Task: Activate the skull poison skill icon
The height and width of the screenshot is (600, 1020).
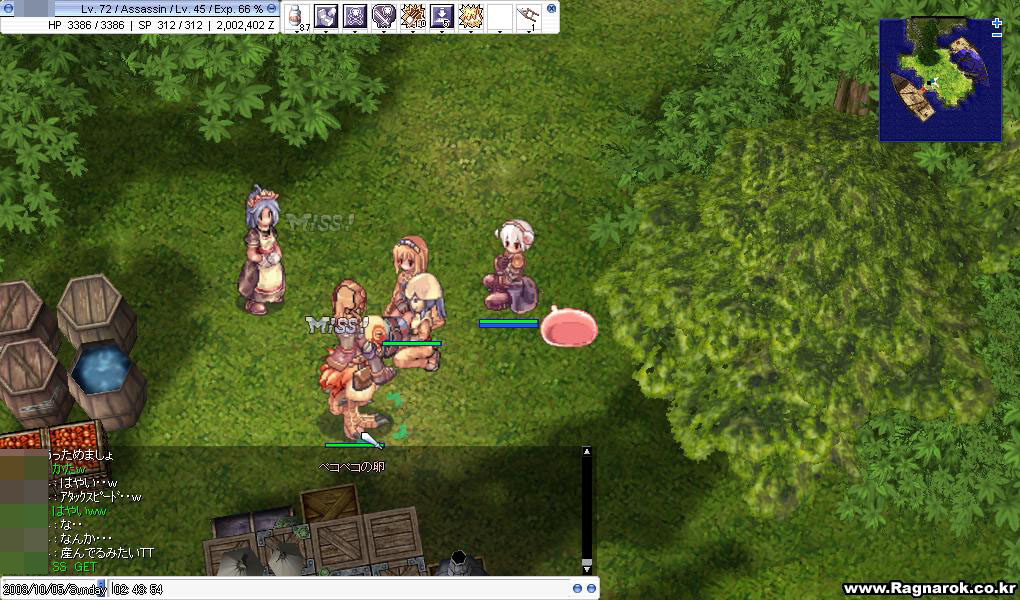Action: coord(355,16)
